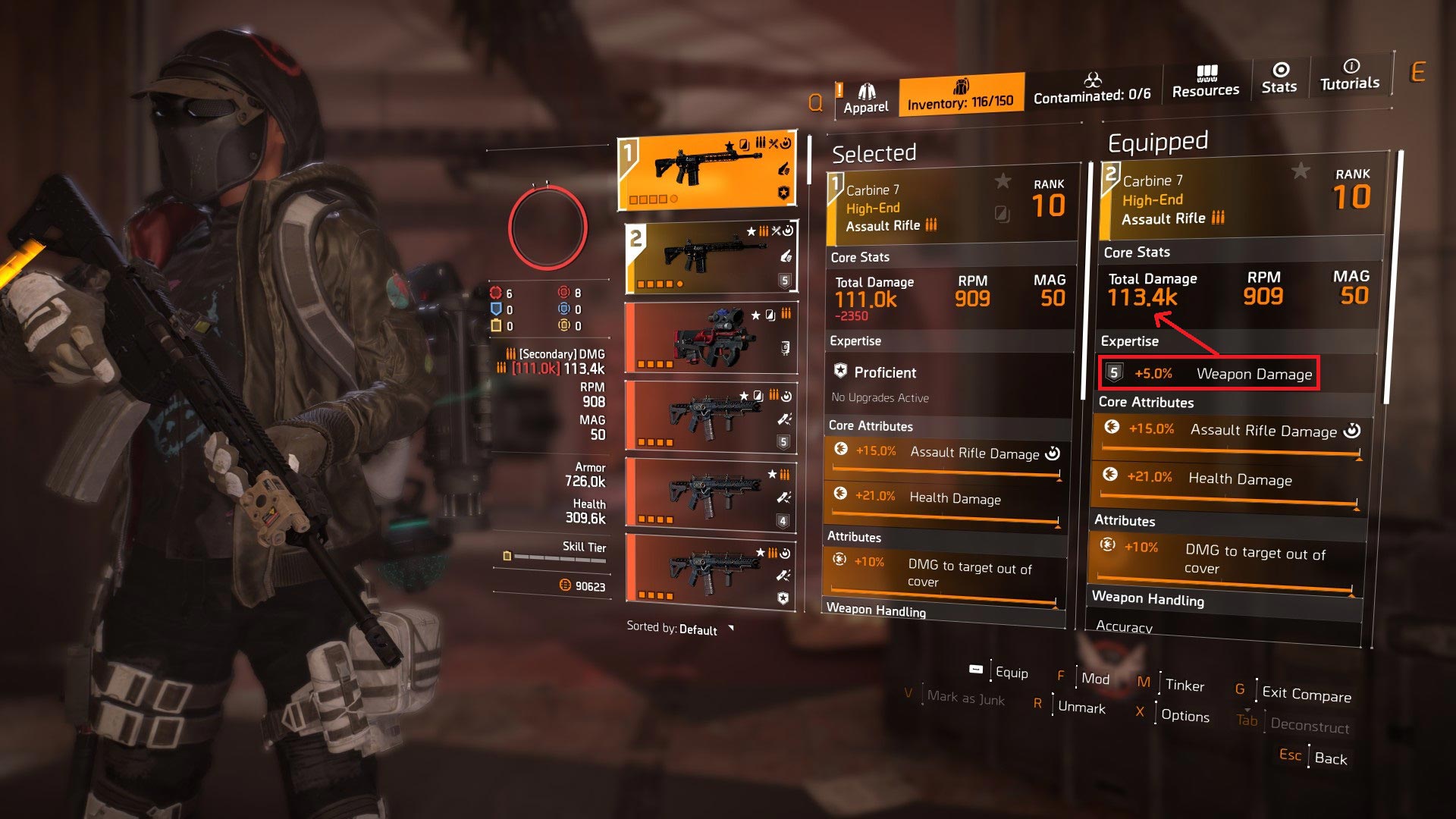The width and height of the screenshot is (1456, 819).
Task: Equip the selected weapon
Action: click(1011, 673)
